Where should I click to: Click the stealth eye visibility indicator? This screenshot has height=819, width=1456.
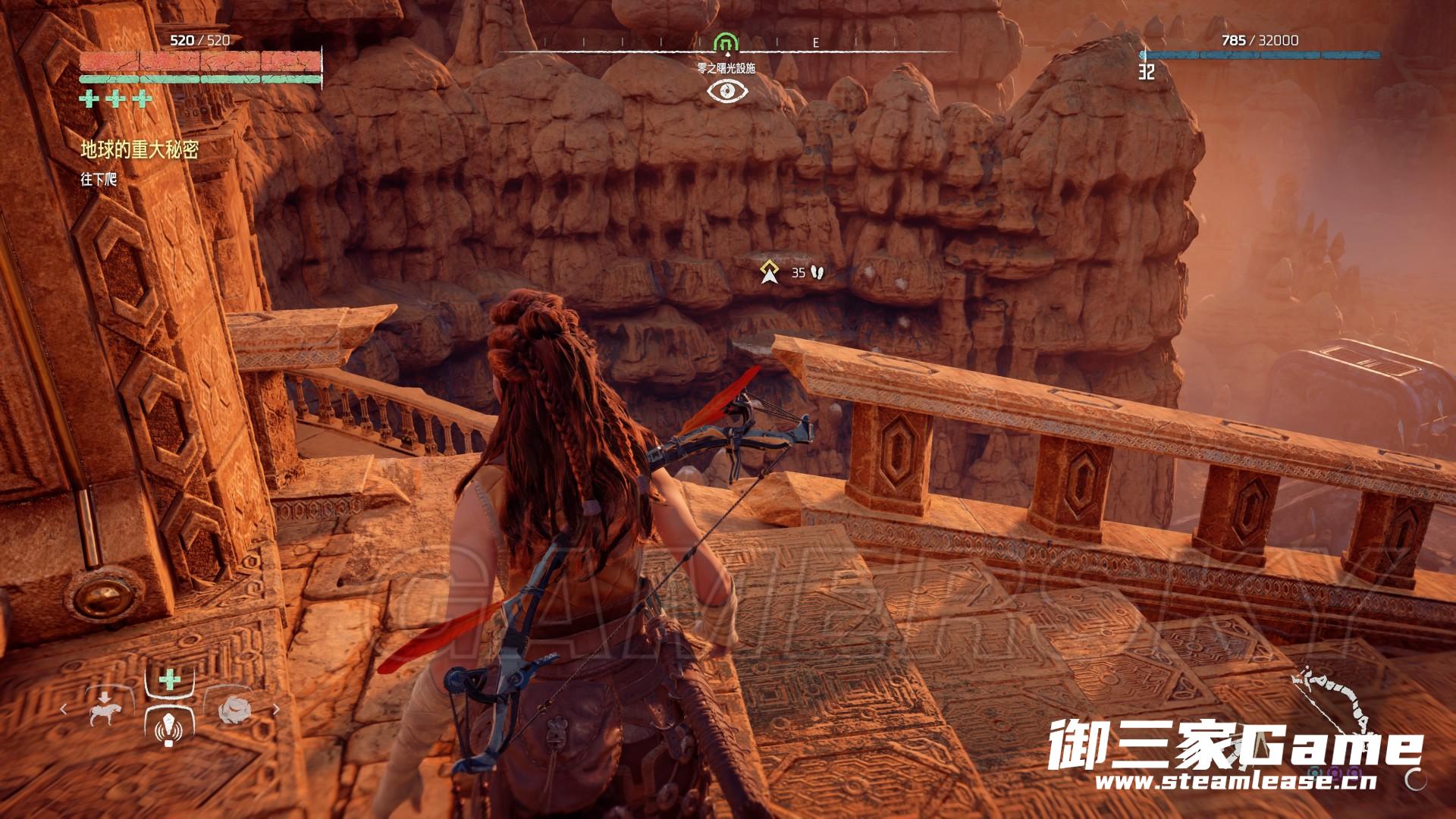click(727, 92)
